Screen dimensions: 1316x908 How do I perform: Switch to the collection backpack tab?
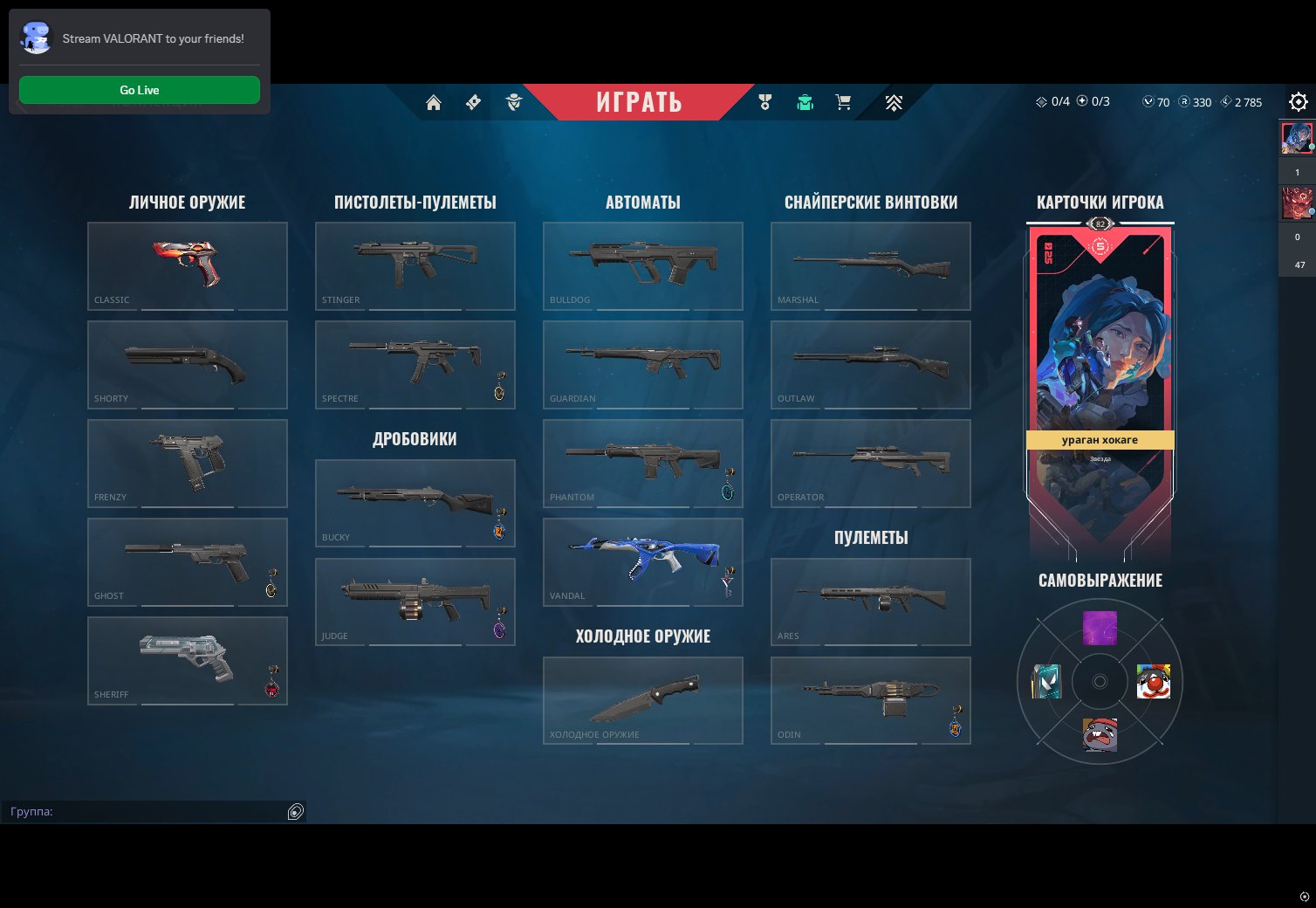tap(805, 102)
